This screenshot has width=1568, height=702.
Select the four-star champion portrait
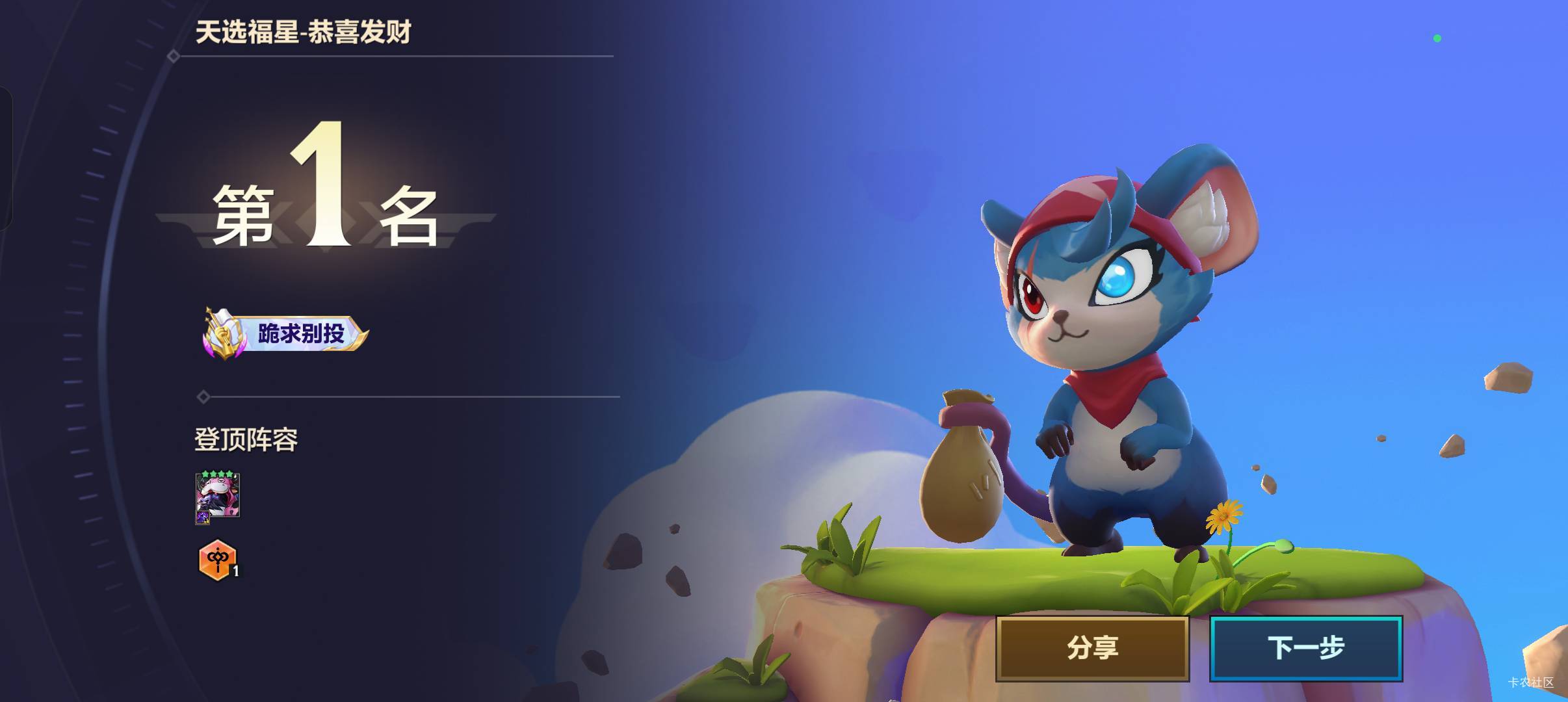(x=218, y=497)
